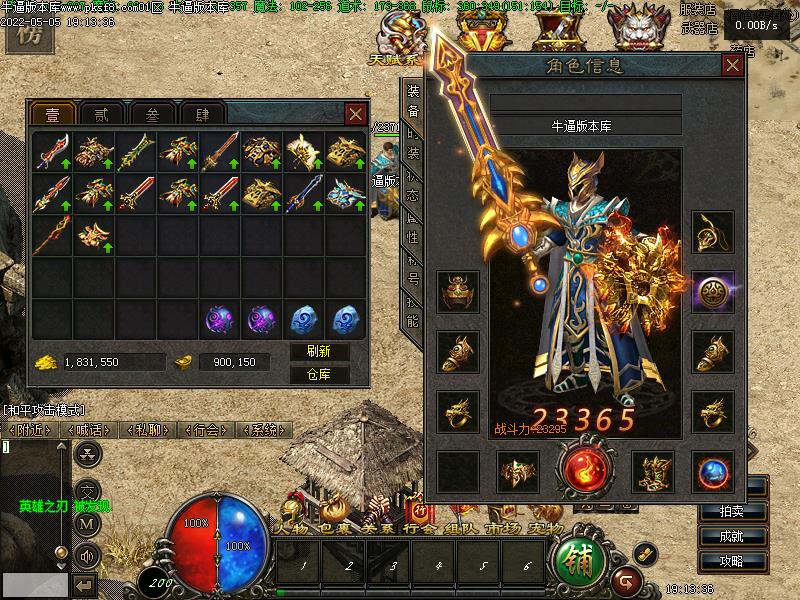
Task: Activate the central fire orb button
Action: 585,471
